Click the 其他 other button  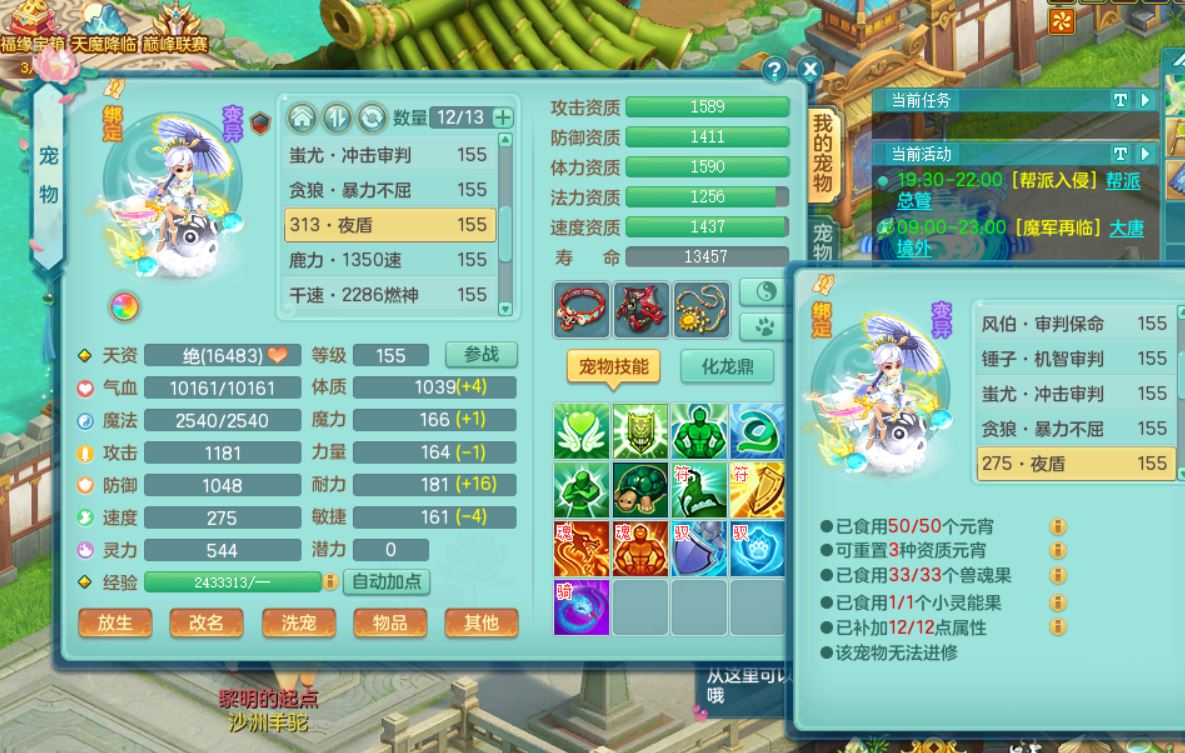pyautogui.click(x=481, y=622)
